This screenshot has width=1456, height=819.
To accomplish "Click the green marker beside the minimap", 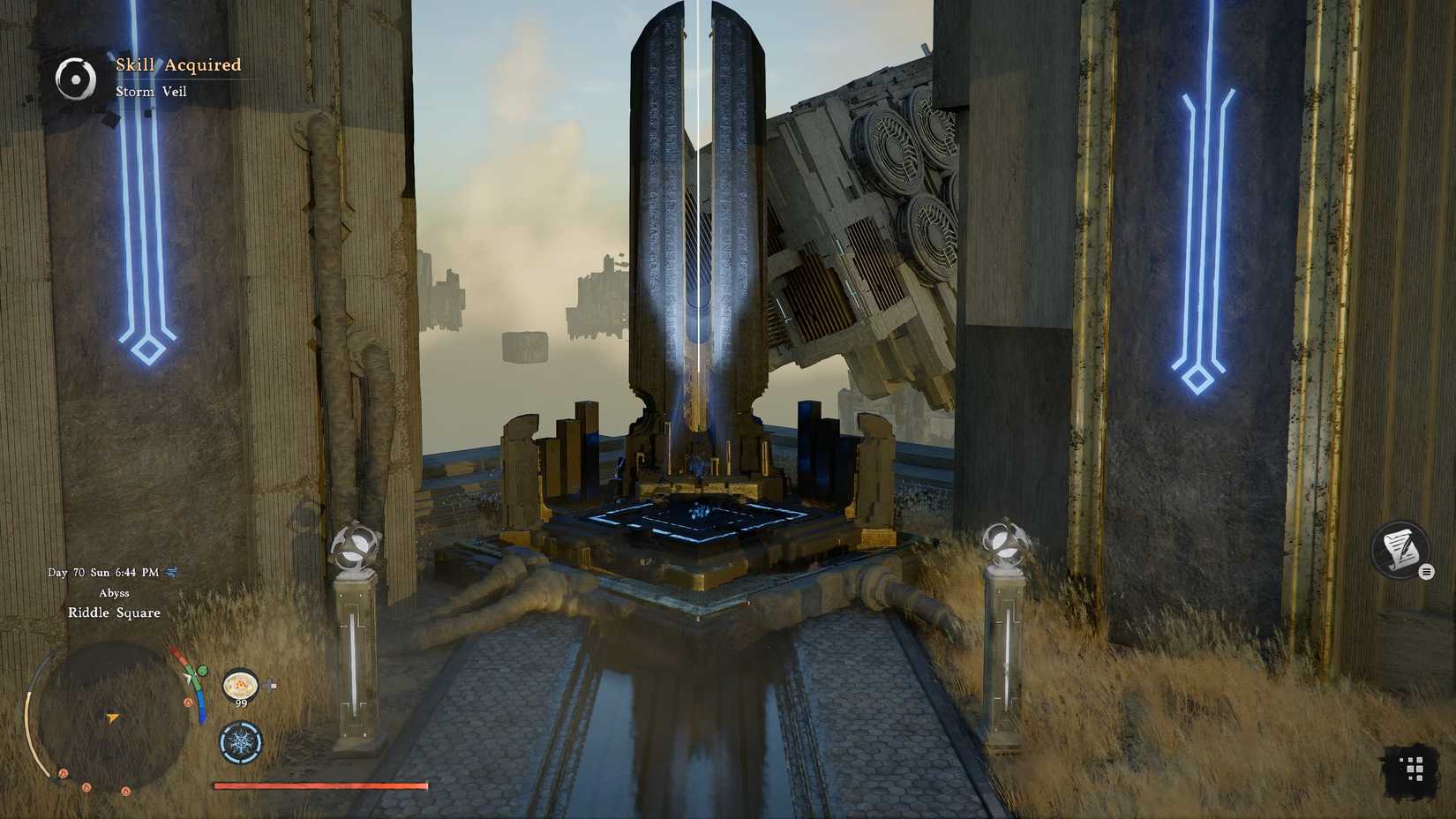I will [x=202, y=669].
